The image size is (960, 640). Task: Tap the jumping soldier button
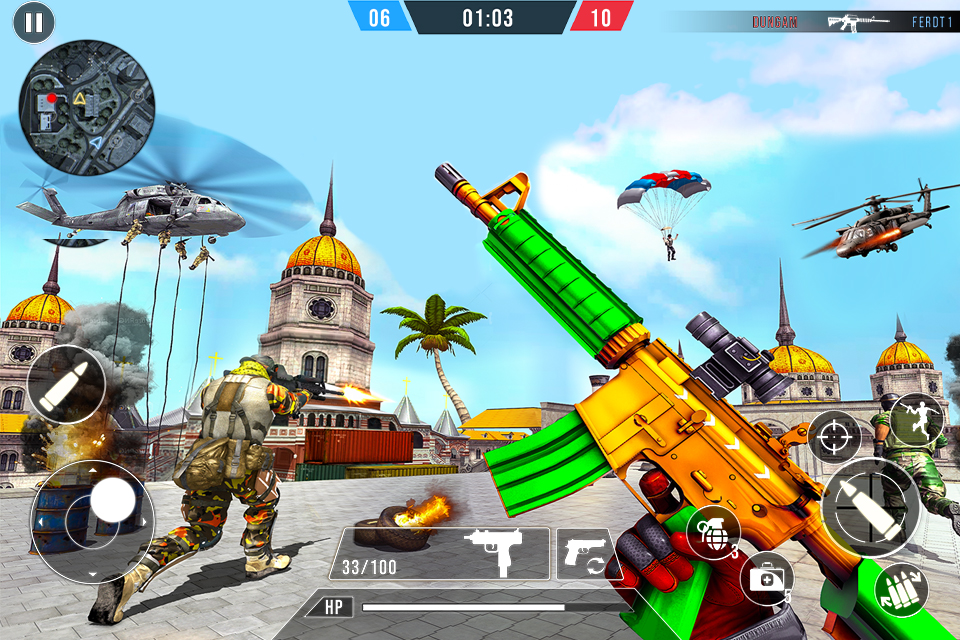pos(918,419)
